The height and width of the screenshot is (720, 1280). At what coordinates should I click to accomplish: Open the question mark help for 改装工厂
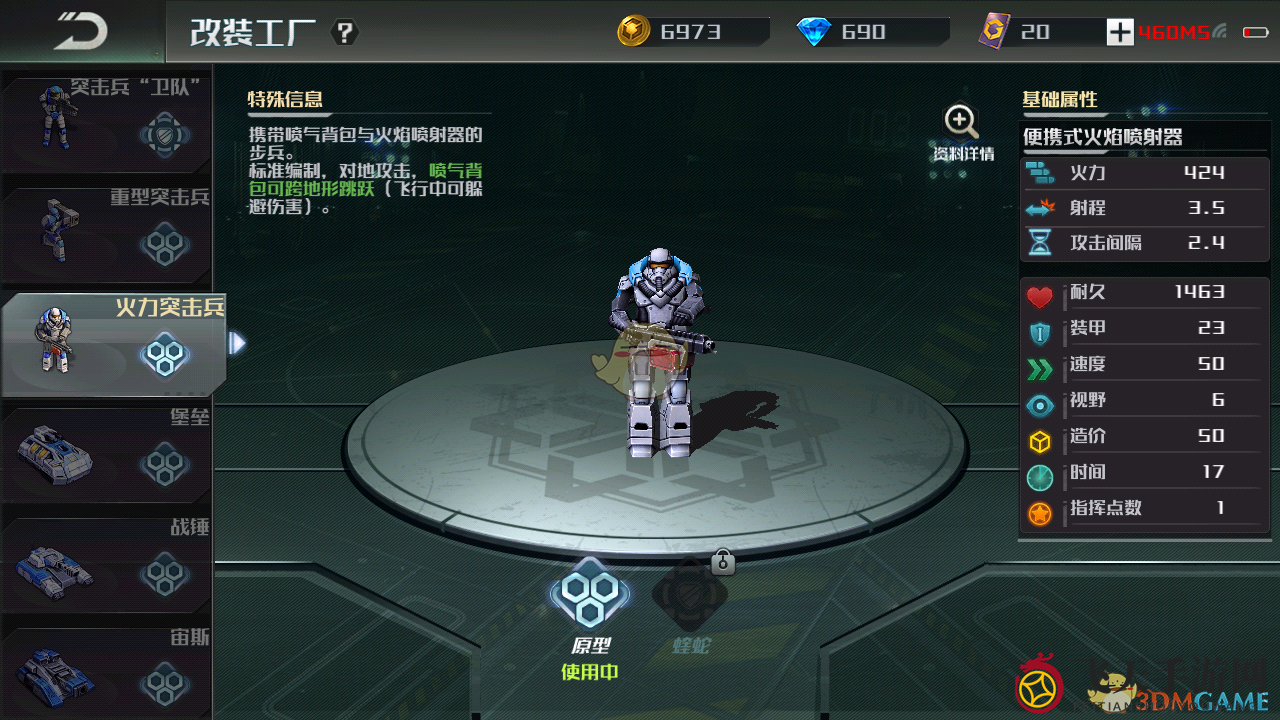(x=345, y=32)
